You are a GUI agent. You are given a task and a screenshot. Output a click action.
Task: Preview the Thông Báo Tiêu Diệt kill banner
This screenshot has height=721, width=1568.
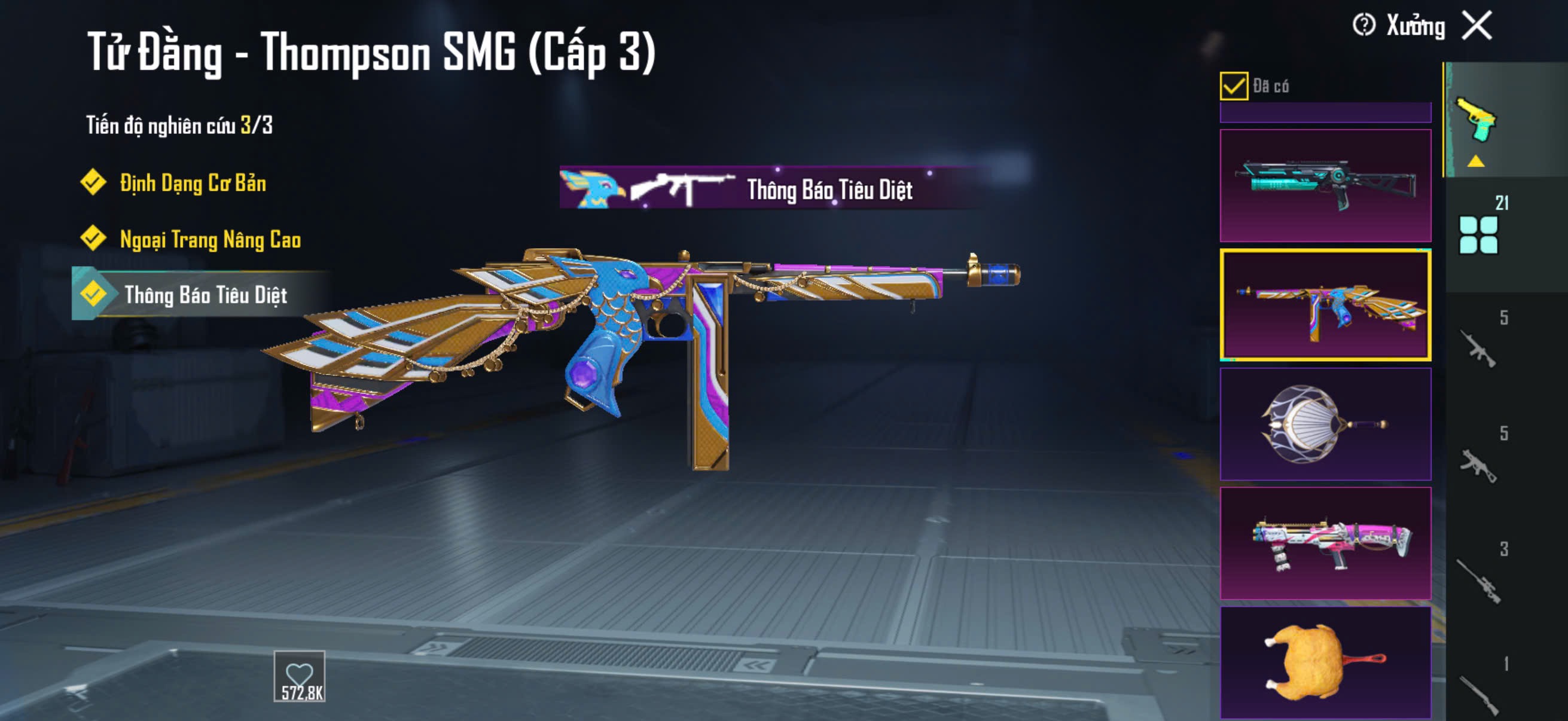pyautogui.click(x=773, y=188)
